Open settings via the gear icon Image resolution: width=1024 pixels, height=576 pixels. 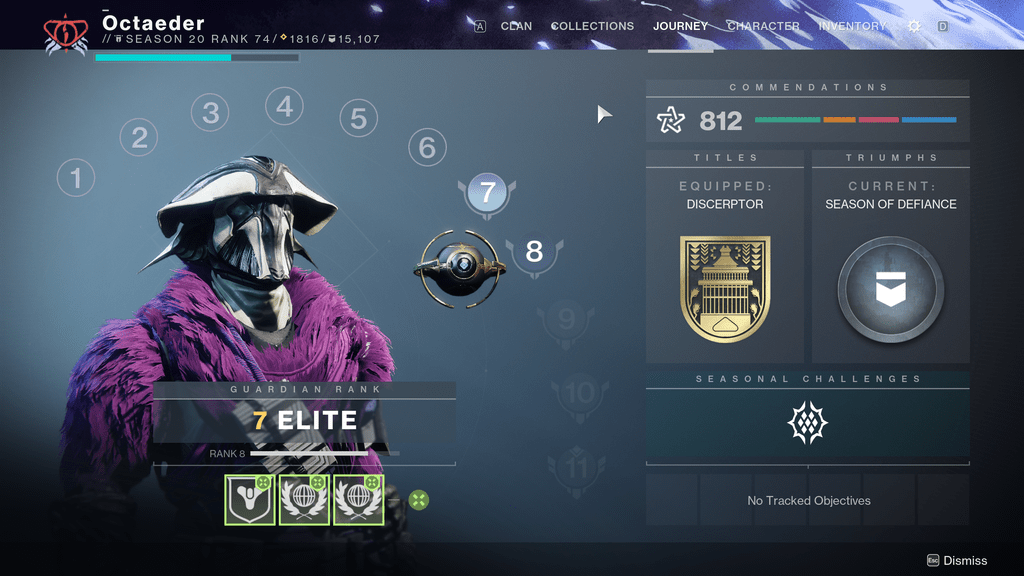click(914, 26)
